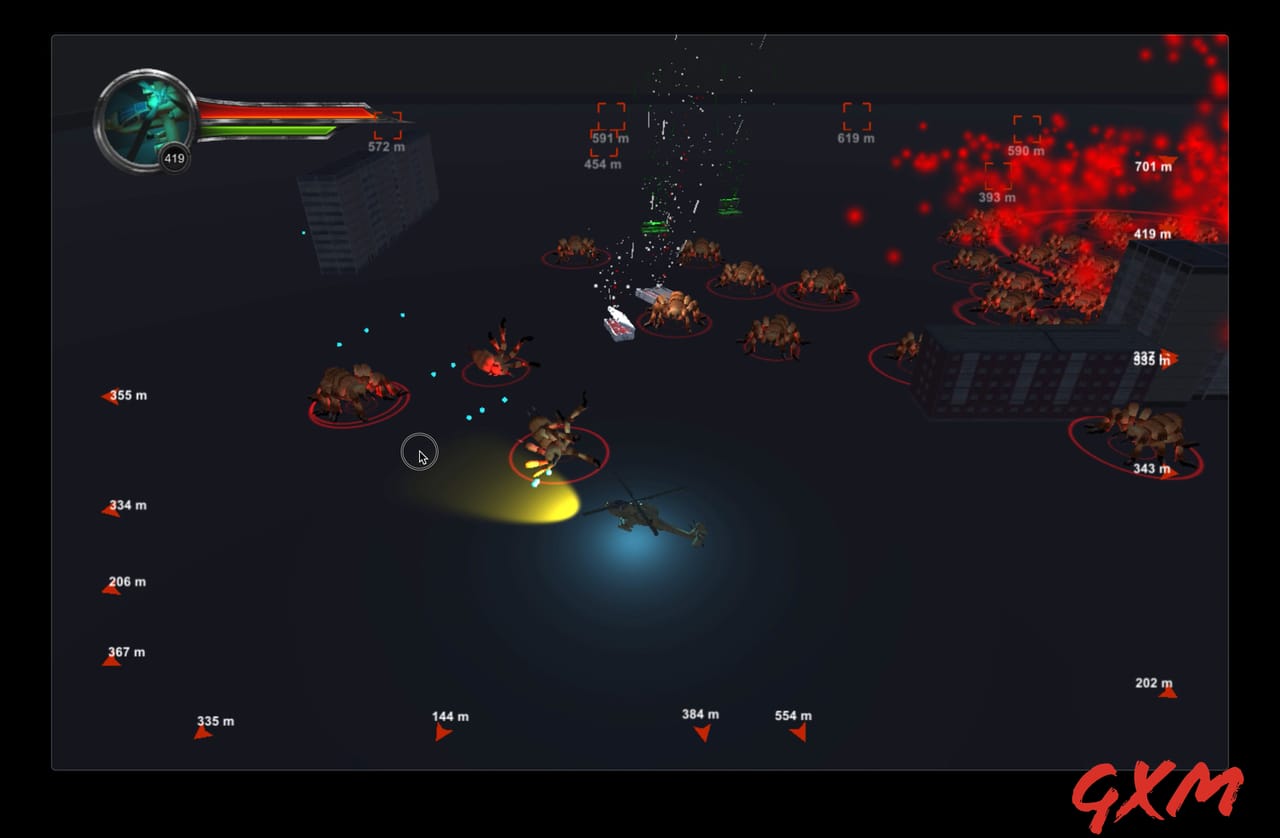Viewport: 1280px width, 838px height.
Task: Click the waypoint arrow labeled 202 m
Action: pyautogui.click(x=1168, y=693)
